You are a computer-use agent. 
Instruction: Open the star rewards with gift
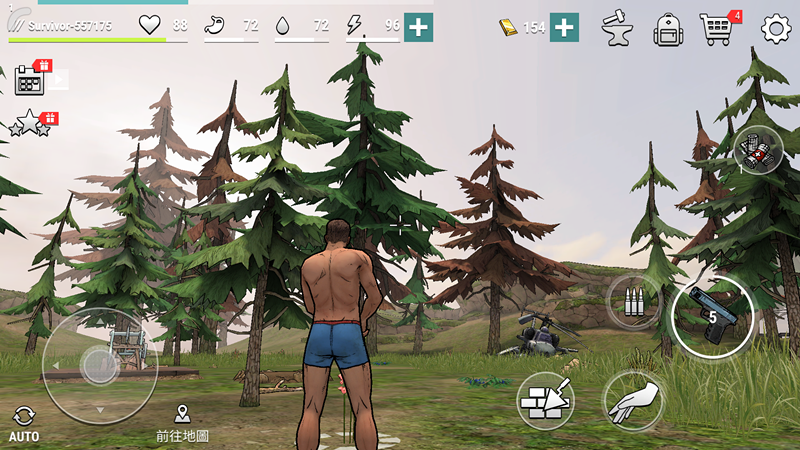30,123
